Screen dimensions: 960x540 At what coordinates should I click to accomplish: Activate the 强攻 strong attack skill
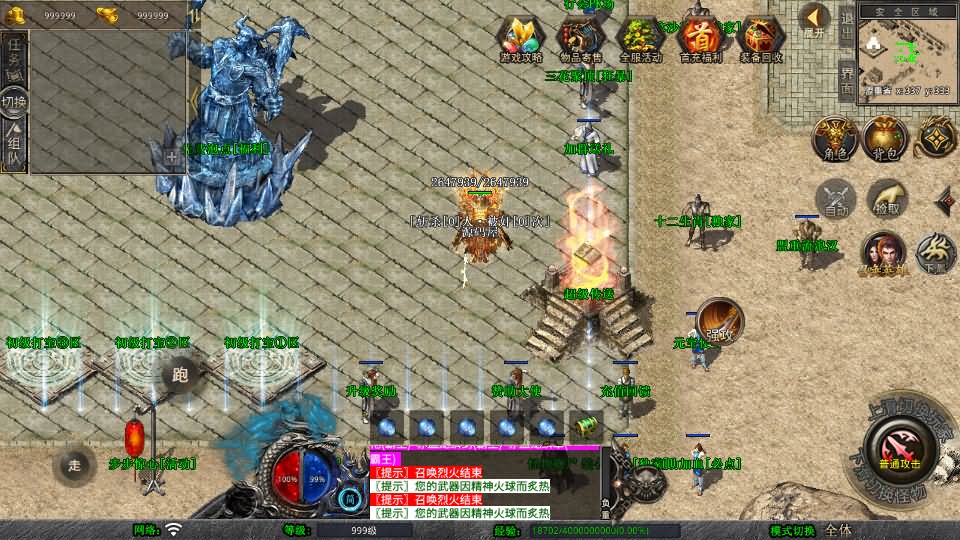pos(719,320)
